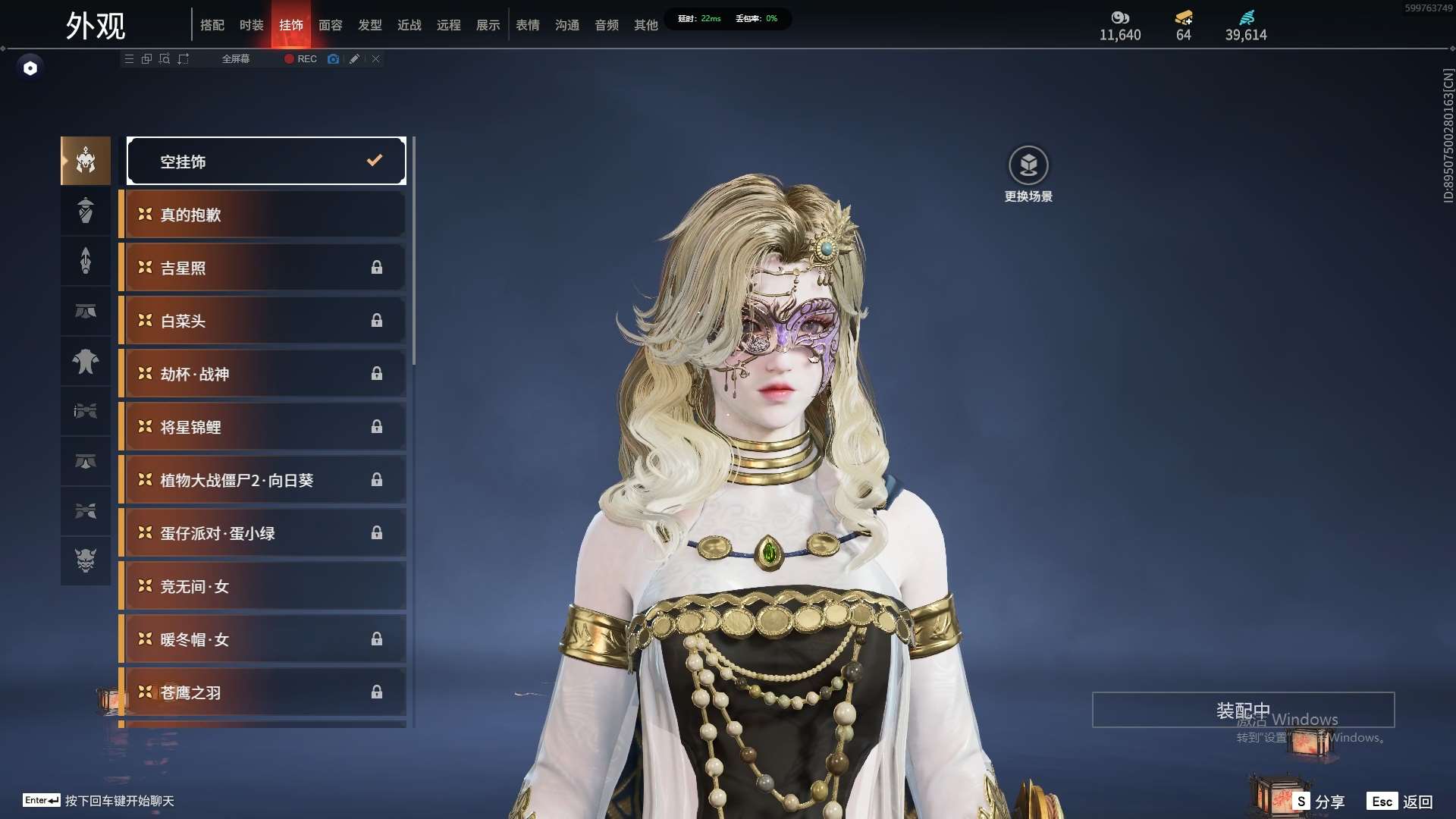Open the 表情 tab
Screen dimensions: 1456x819
tap(527, 25)
